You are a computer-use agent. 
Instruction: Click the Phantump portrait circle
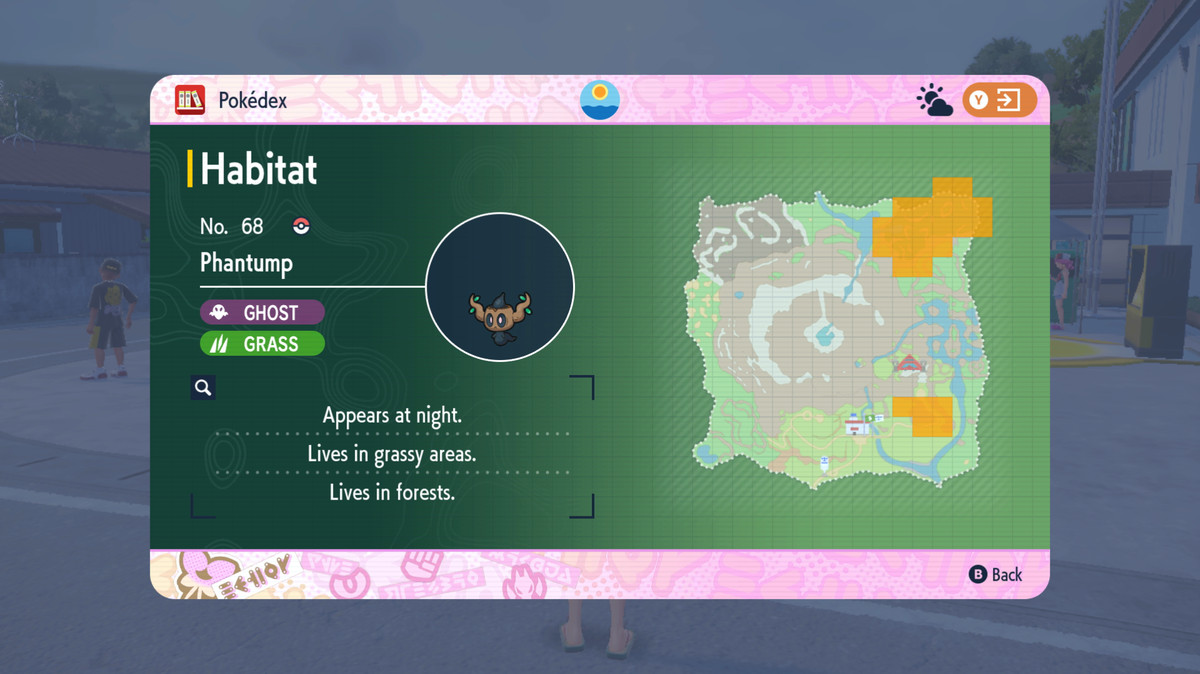[x=500, y=288]
